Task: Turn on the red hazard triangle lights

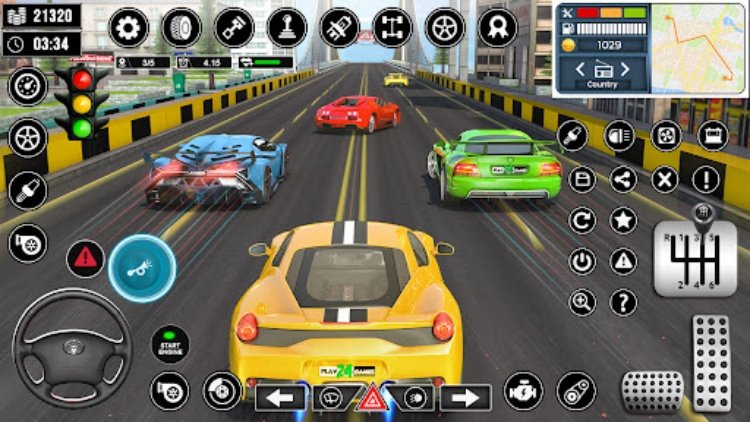Action: coord(373,399)
